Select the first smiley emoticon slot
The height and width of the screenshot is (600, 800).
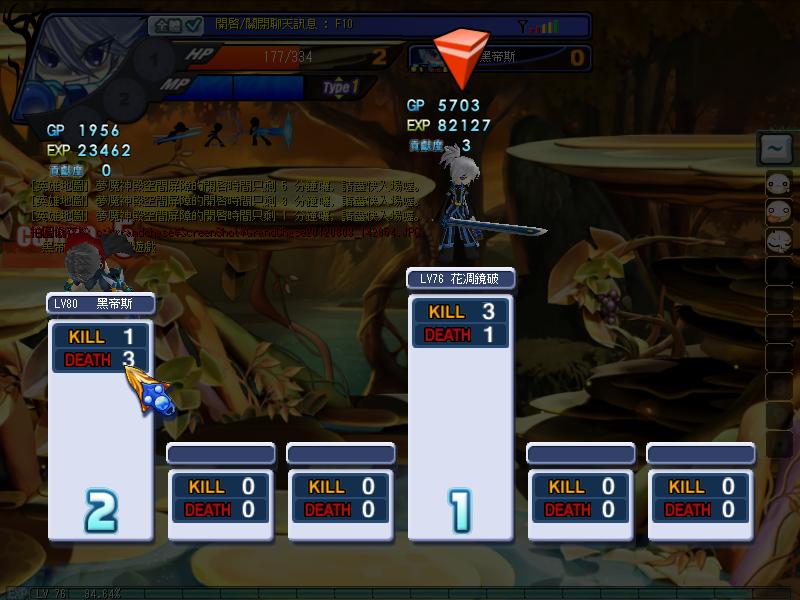pyautogui.click(x=778, y=183)
